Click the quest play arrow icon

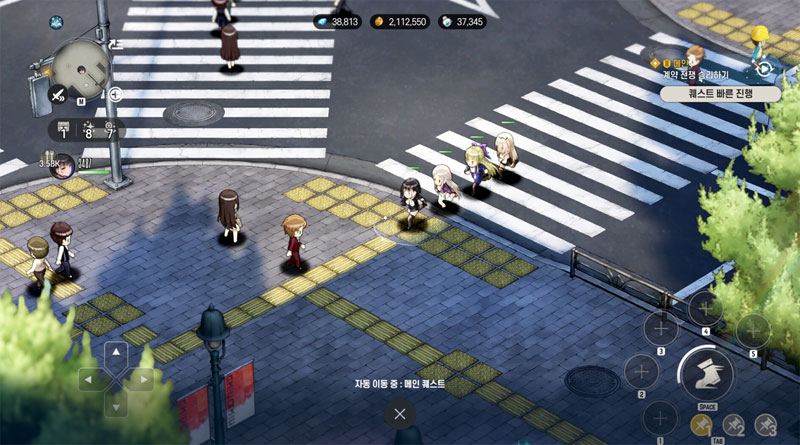(x=765, y=68)
